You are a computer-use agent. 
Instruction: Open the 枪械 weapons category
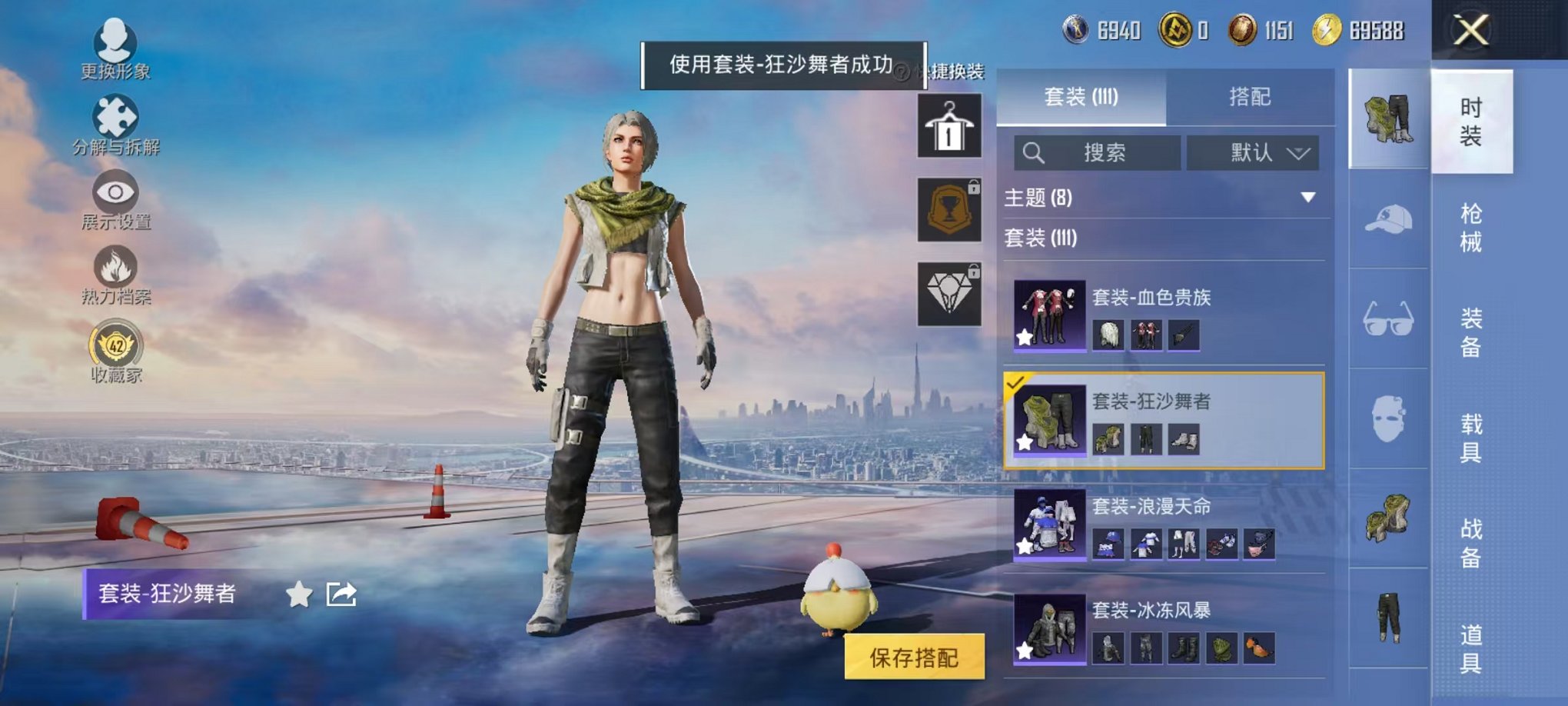1472,227
